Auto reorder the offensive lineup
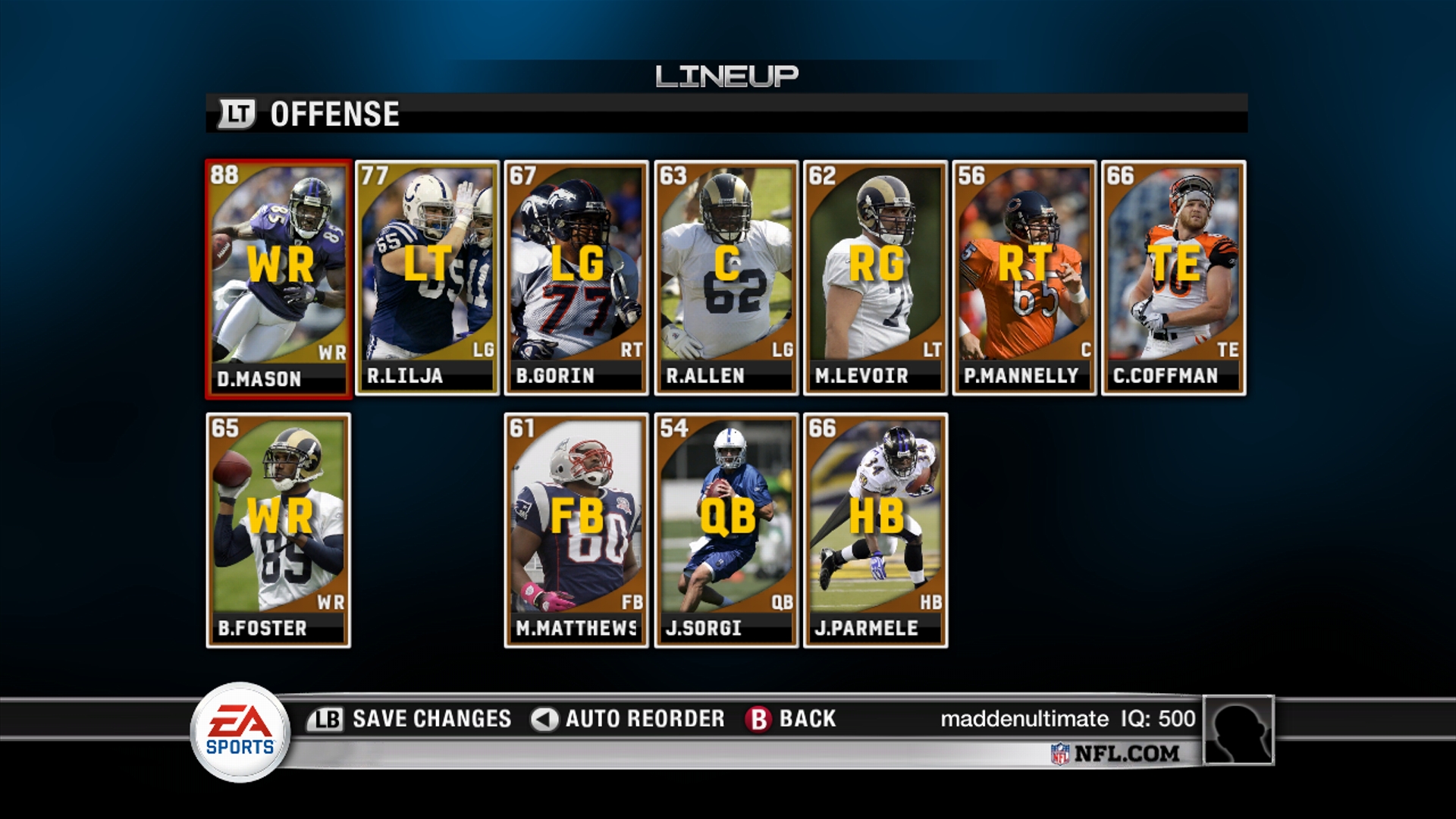The image size is (1456, 819). click(x=628, y=718)
